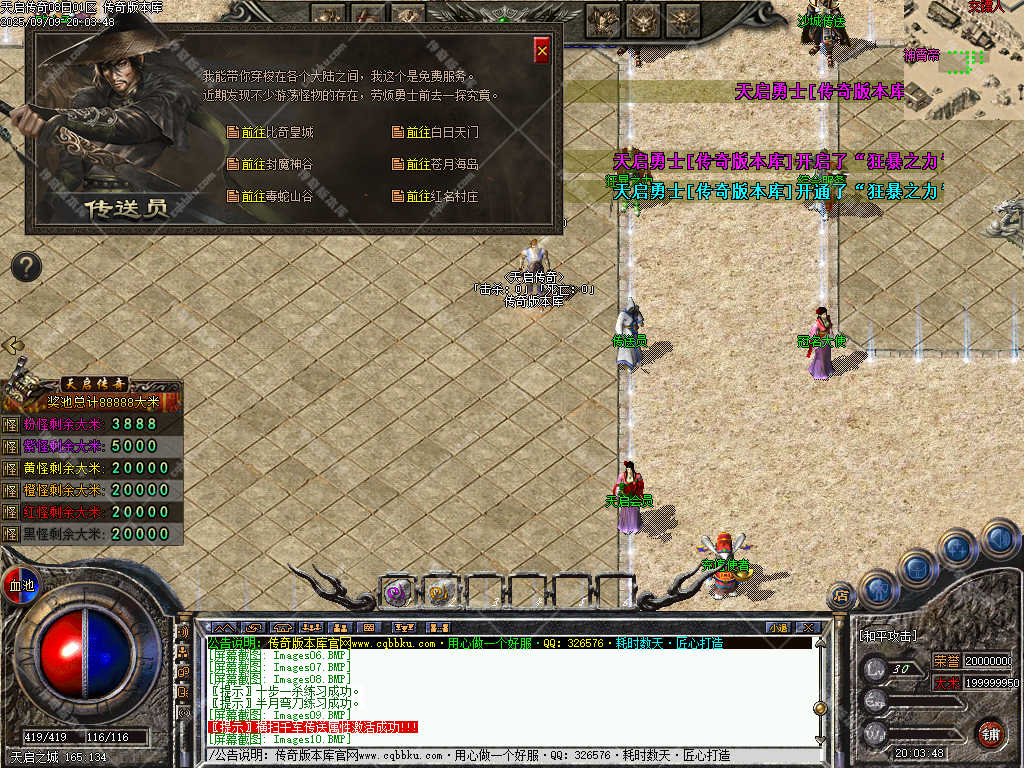This screenshot has height=768, width=1024.
Task: Toggle the 和平攻击 attack mode label
Action: pos(888,636)
